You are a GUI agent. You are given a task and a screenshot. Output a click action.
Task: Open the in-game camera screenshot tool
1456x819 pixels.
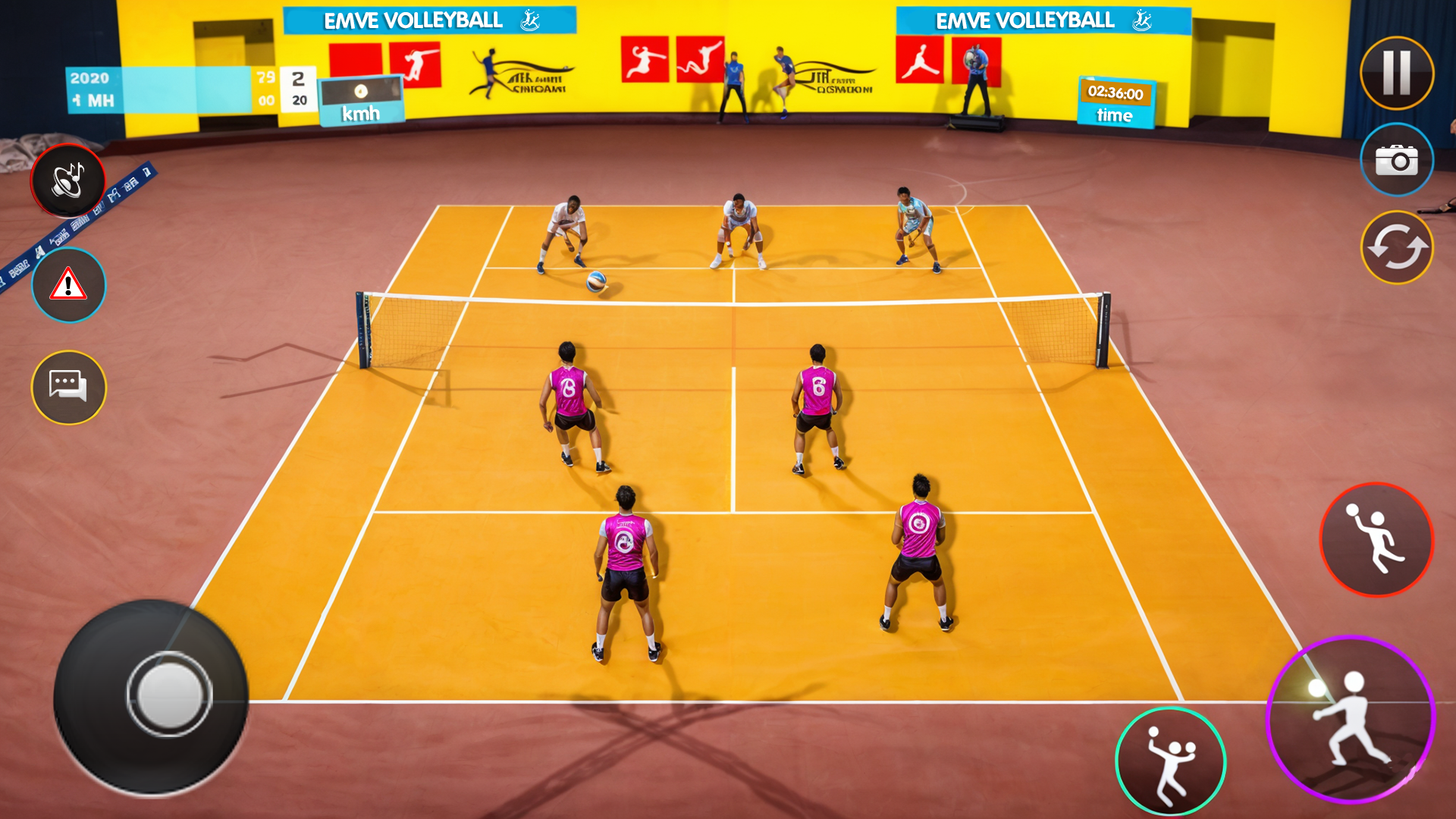1398,162
